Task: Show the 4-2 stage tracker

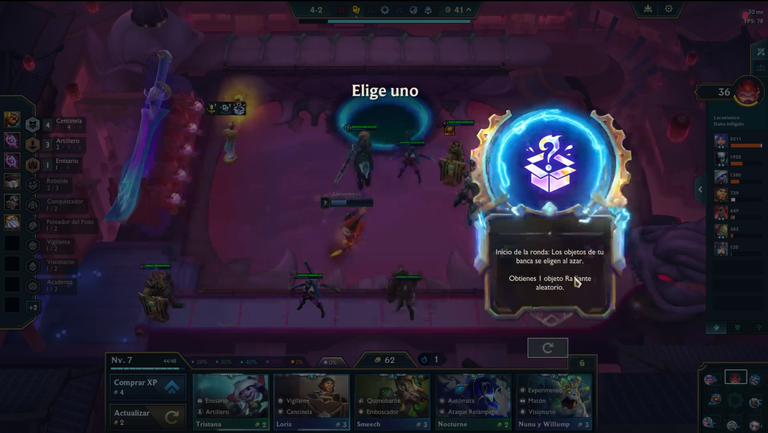Action: pyautogui.click(x=315, y=10)
